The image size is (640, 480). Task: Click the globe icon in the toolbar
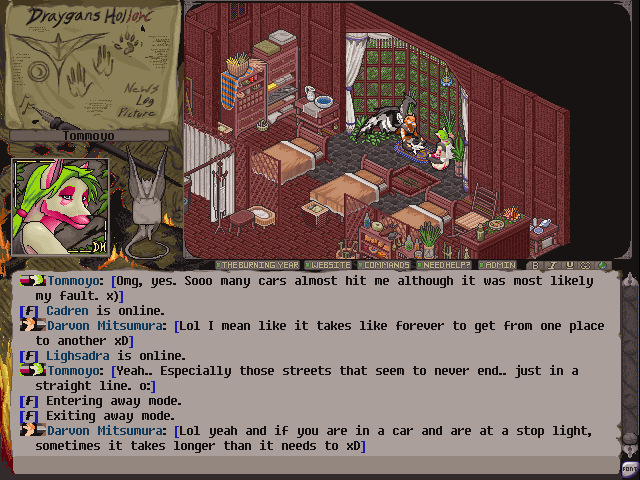[x=601, y=265]
